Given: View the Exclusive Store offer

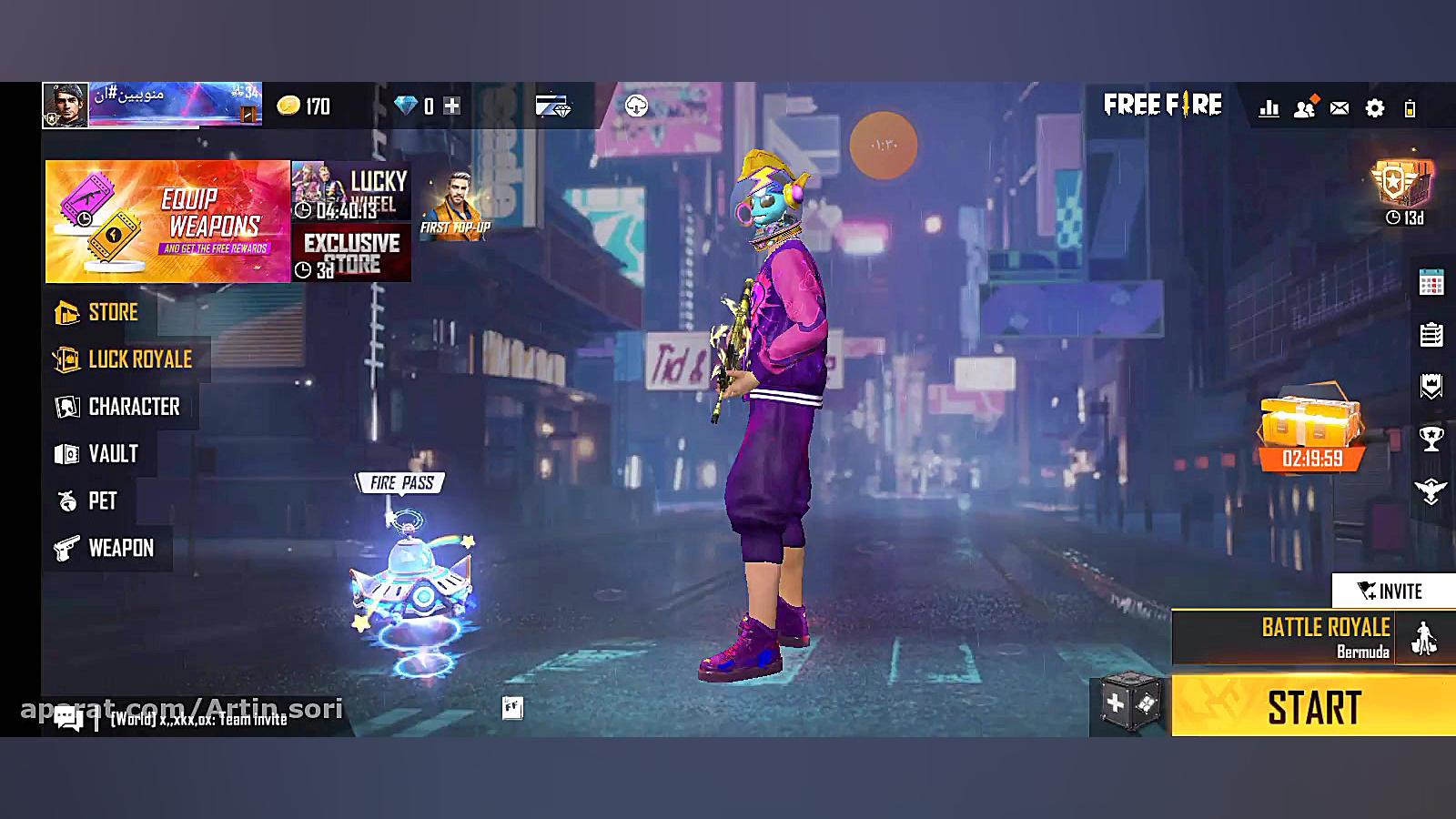Looking at the screenshot, I should [351, 255].
